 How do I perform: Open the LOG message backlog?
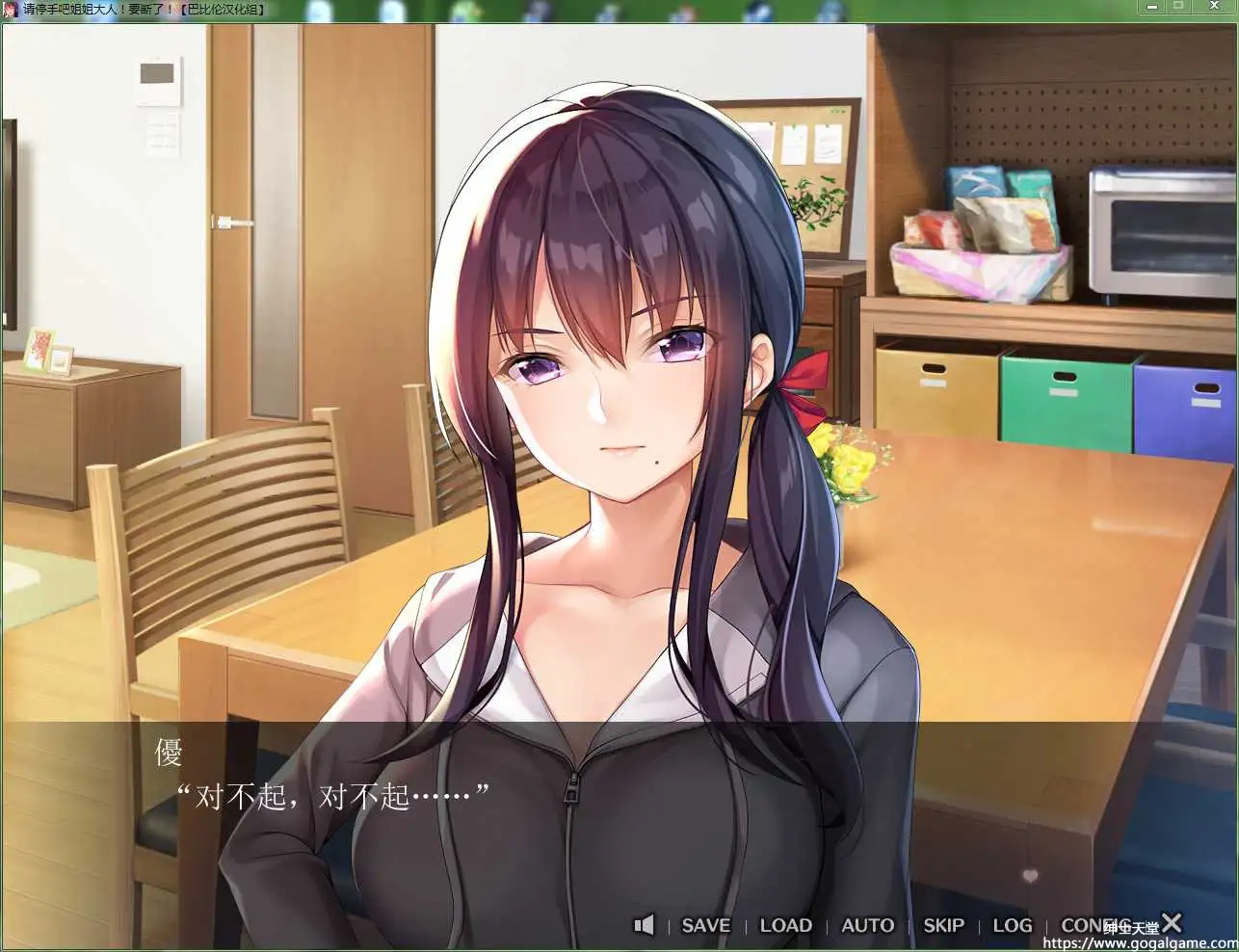(1011, 925)
